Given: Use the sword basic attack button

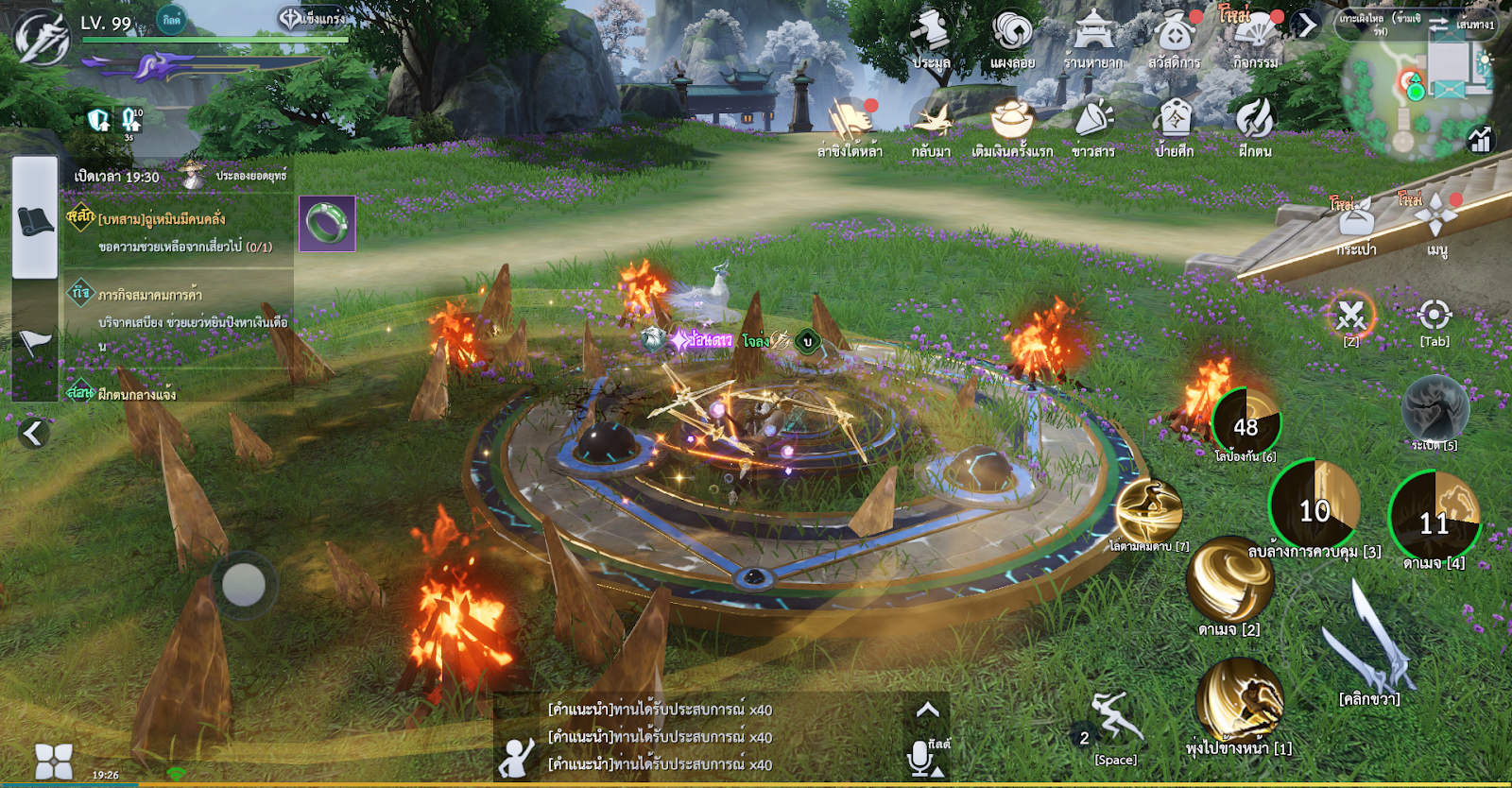Looking at the screenshot, I should click(1370, 642).
